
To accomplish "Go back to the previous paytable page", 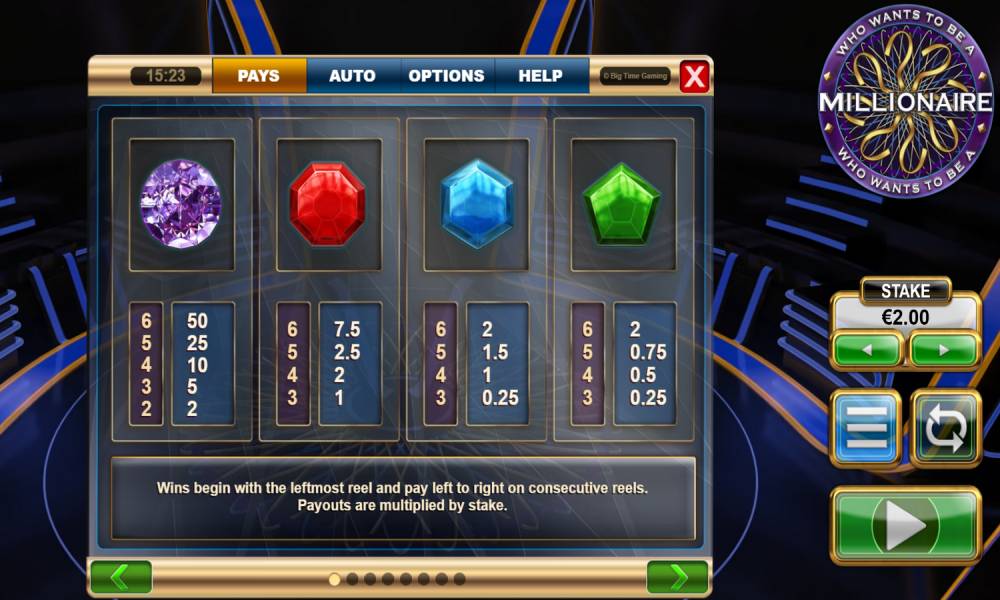I will [121, 577].
